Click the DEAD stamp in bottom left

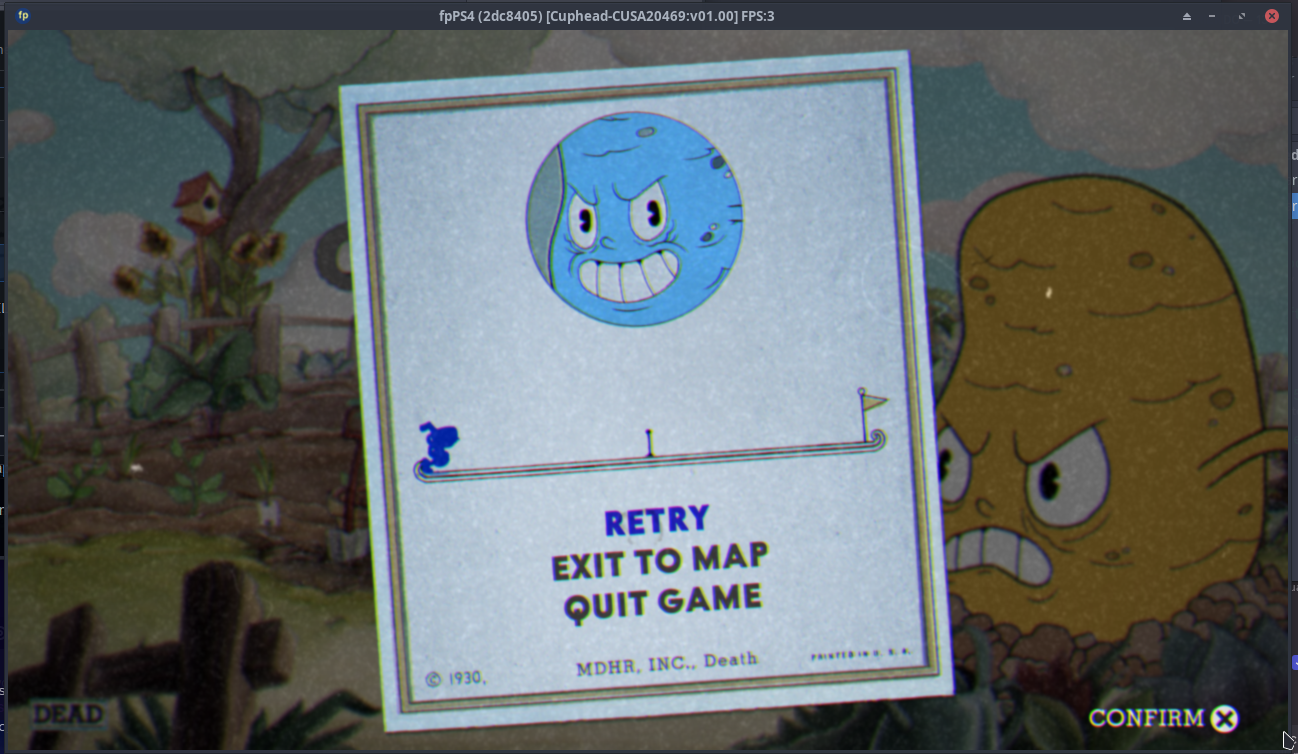pos(66,714)
